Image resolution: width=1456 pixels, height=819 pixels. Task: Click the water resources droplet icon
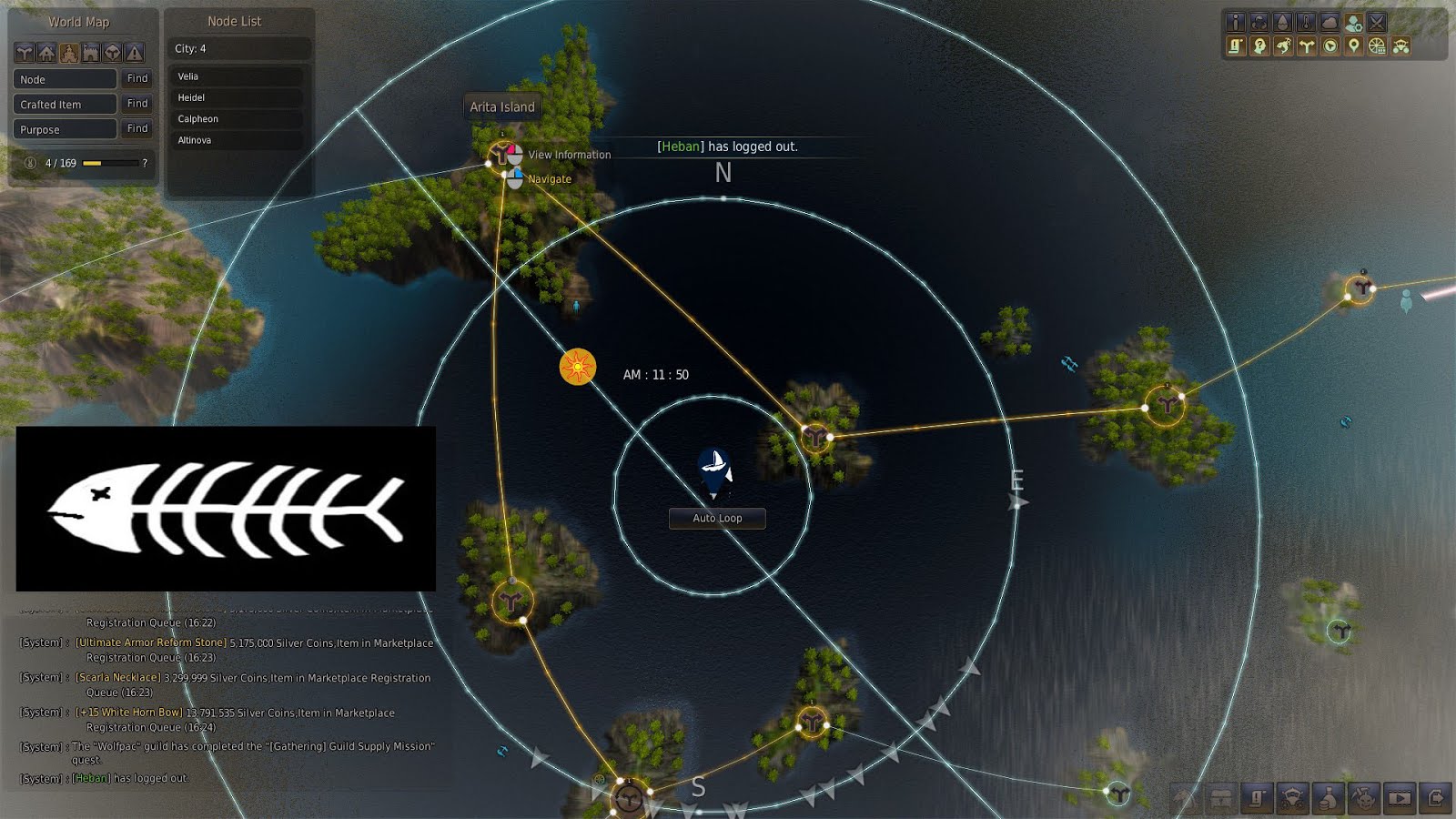click(1281, 24)
